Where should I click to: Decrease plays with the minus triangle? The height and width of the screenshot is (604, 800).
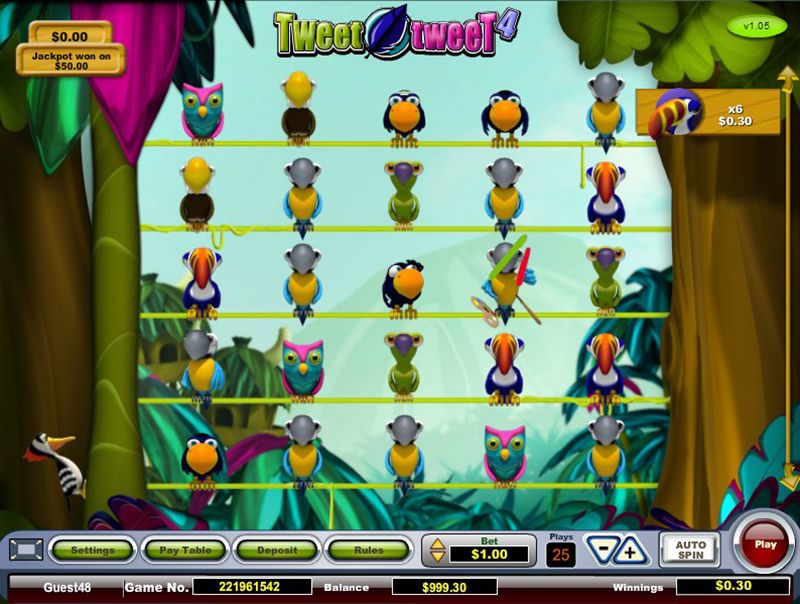click(601, 550)
